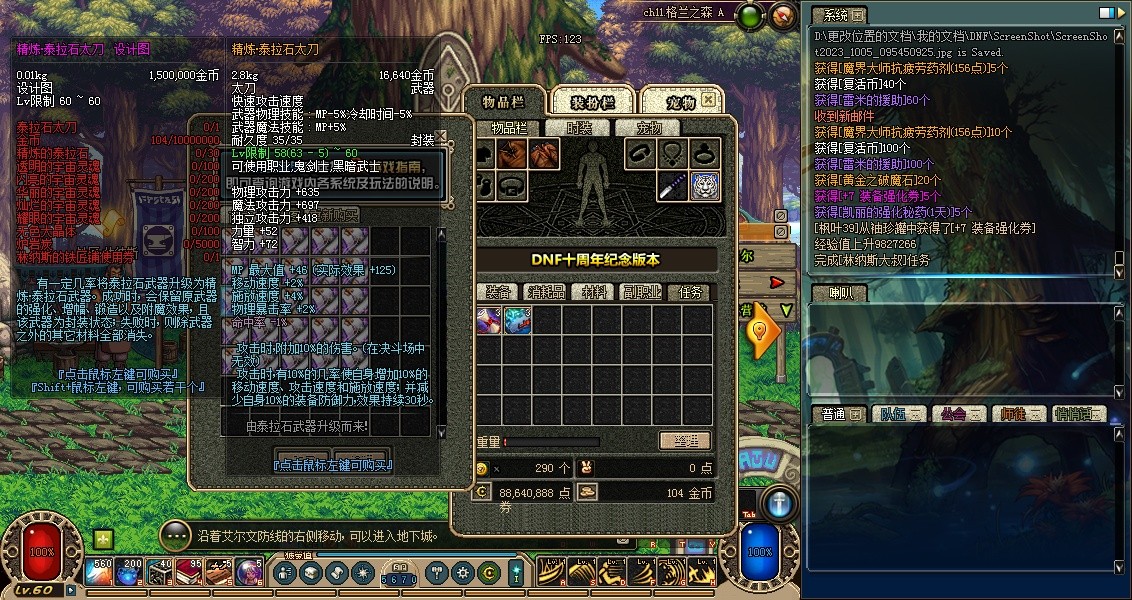The width and height of the screenshot is (1132, 600).
Task: Click the 整理 sort inventory button
Action: (x=684, y=441)
